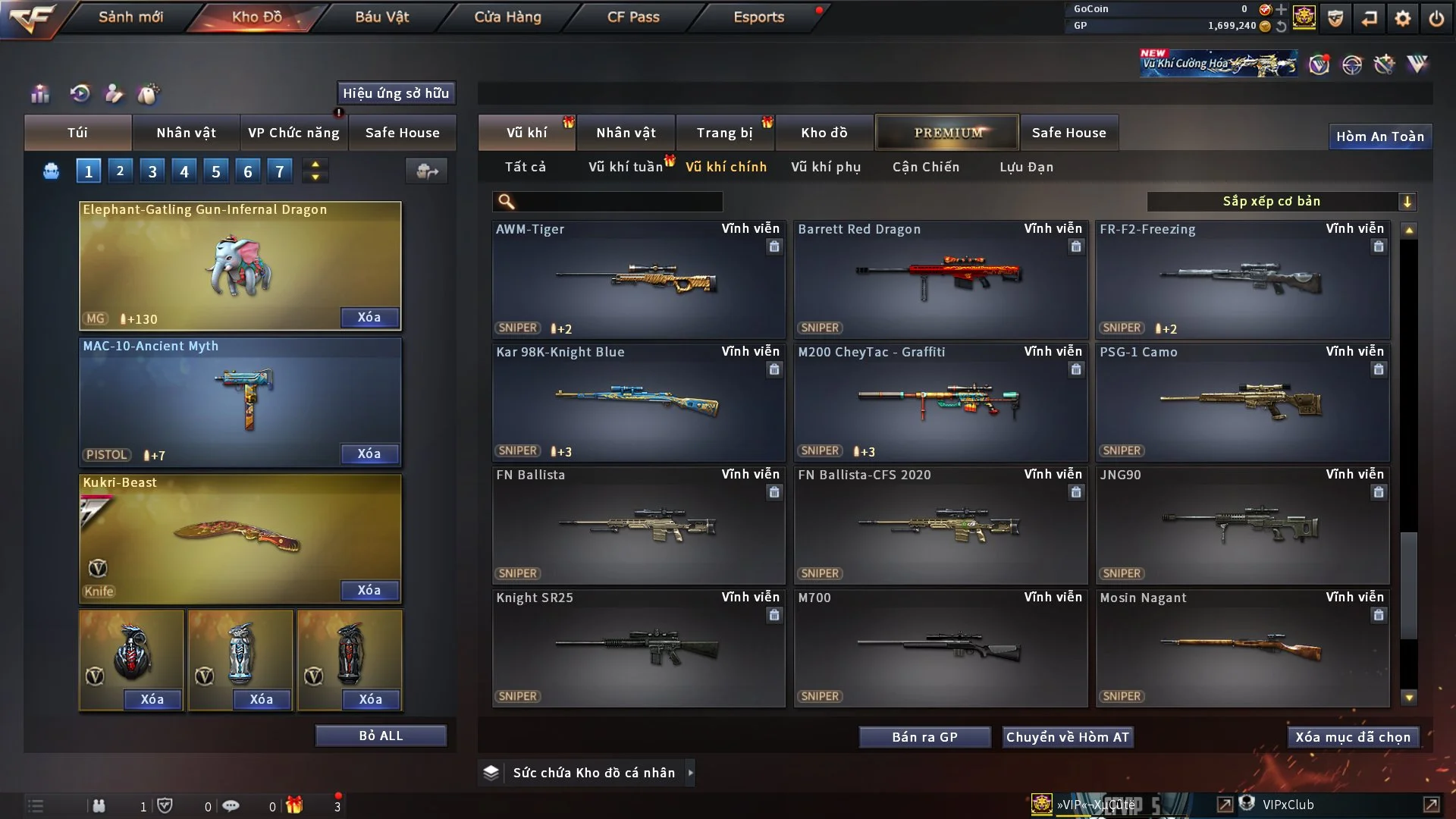The image size is (1456, 819).
Task: Delete selection with Xóa mục đã chọn
Action: tap(1352, 737)
